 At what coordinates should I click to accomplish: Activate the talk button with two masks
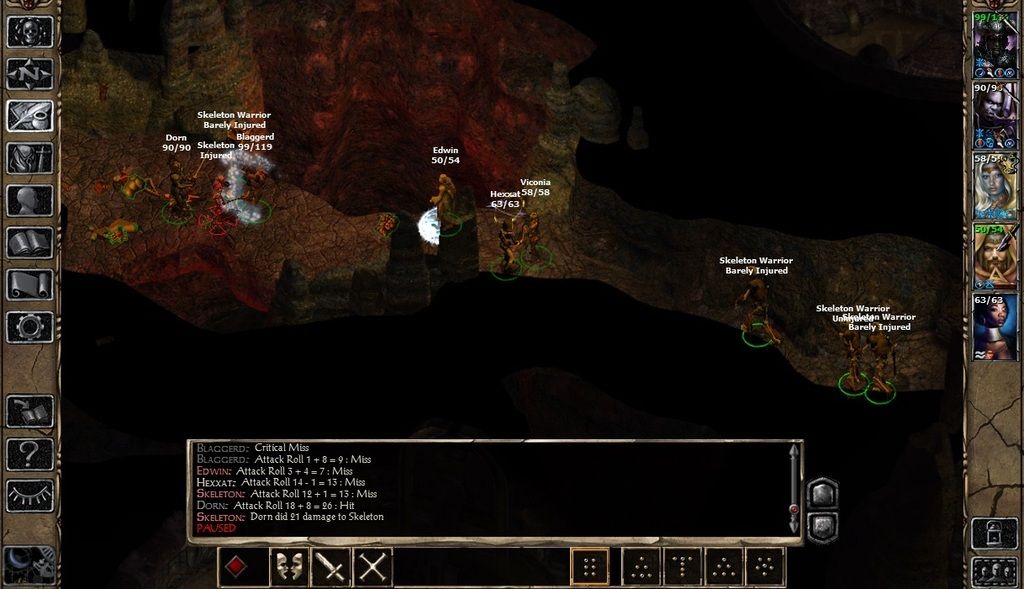pos(288,568)
